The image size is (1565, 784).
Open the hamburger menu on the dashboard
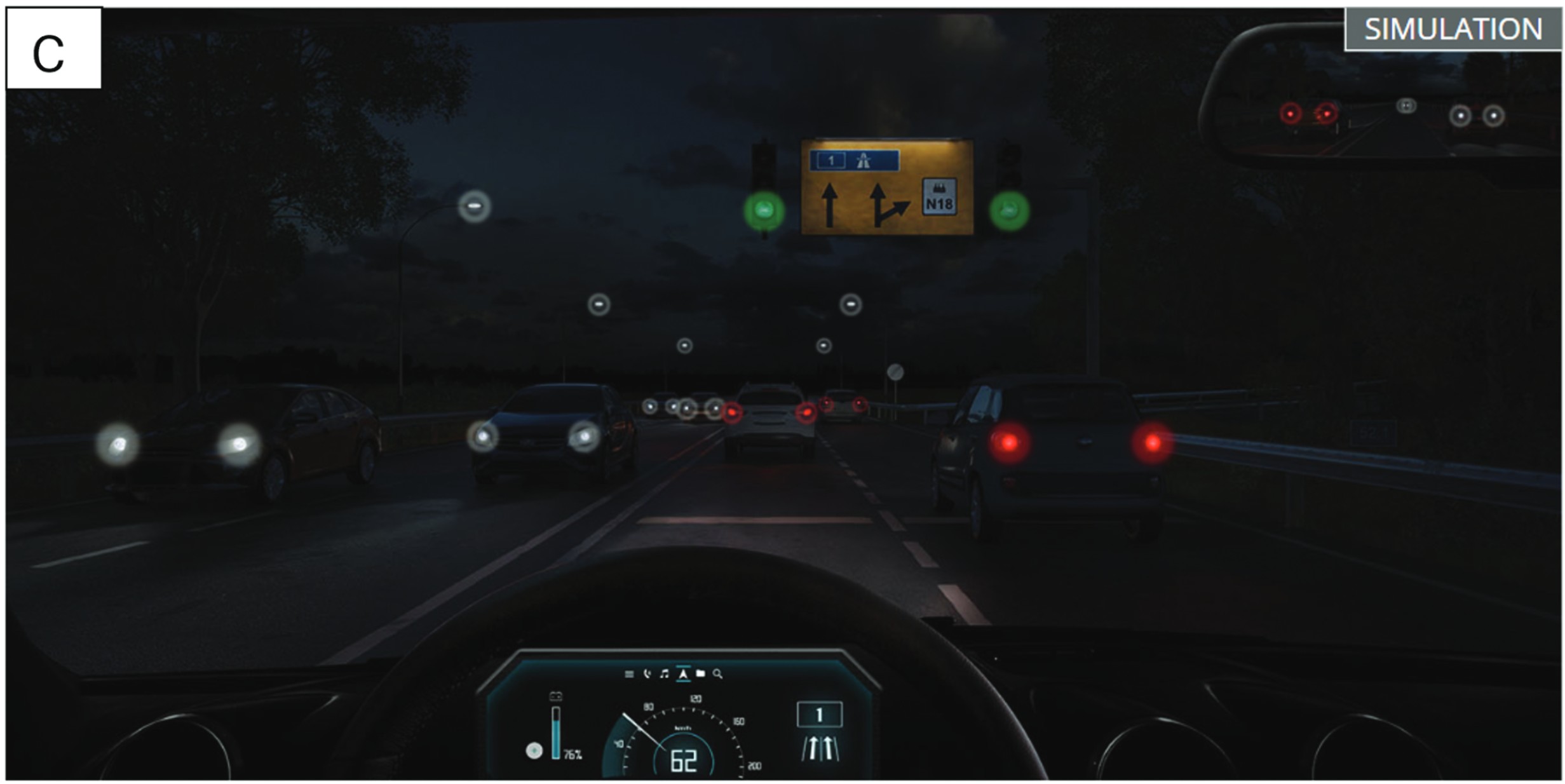629,674
